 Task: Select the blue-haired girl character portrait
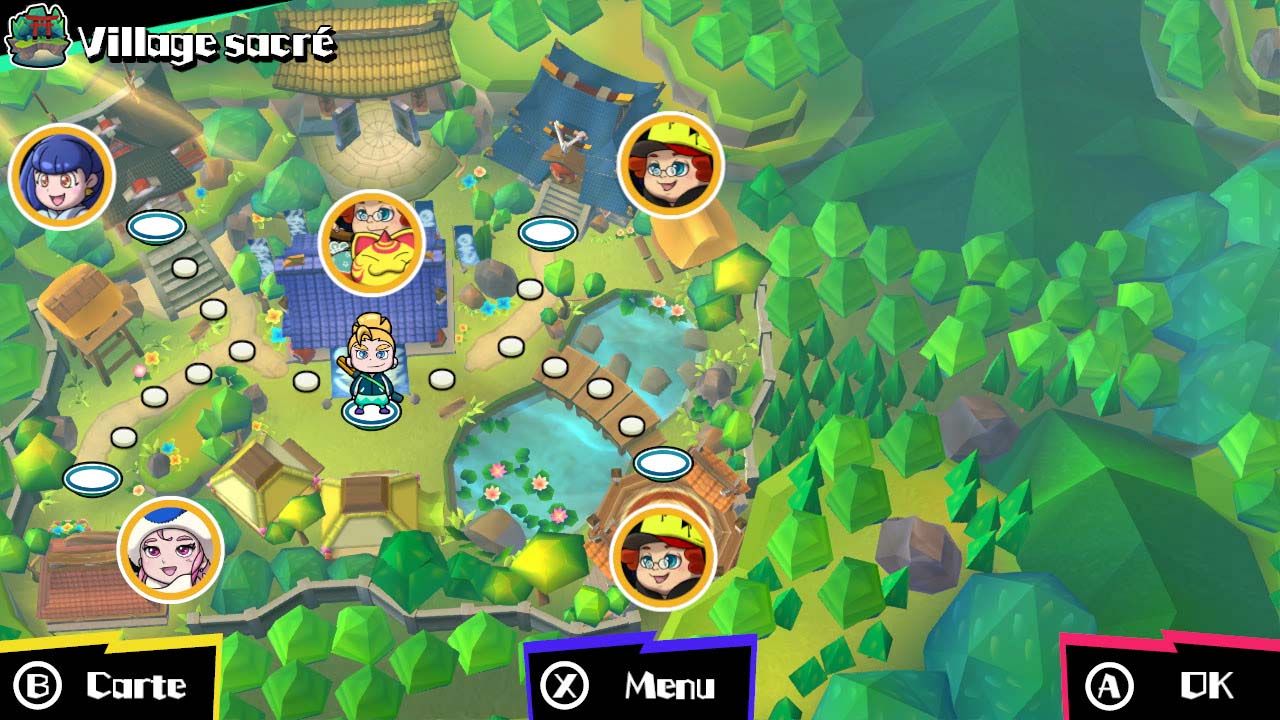coord(62,175)
